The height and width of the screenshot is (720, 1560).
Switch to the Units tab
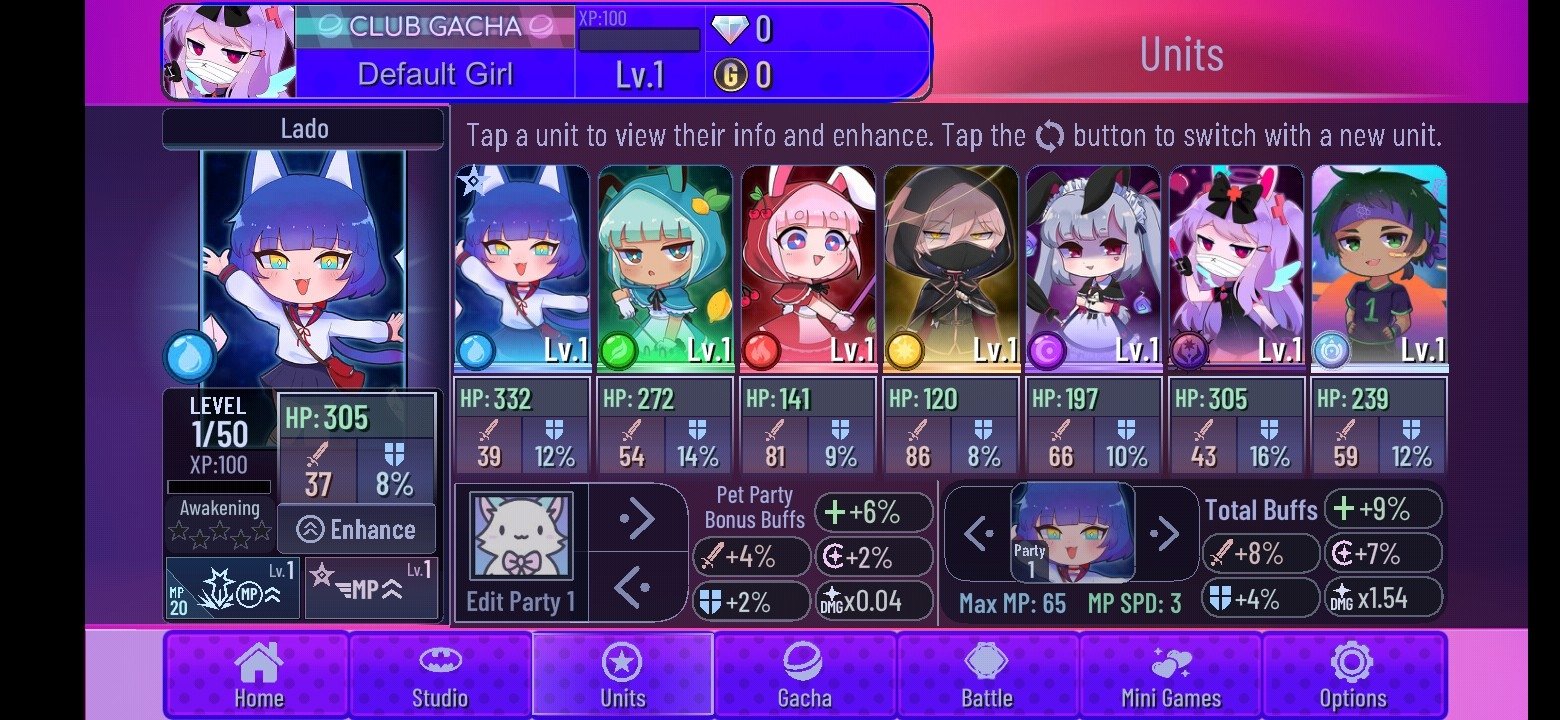point(622,674)
